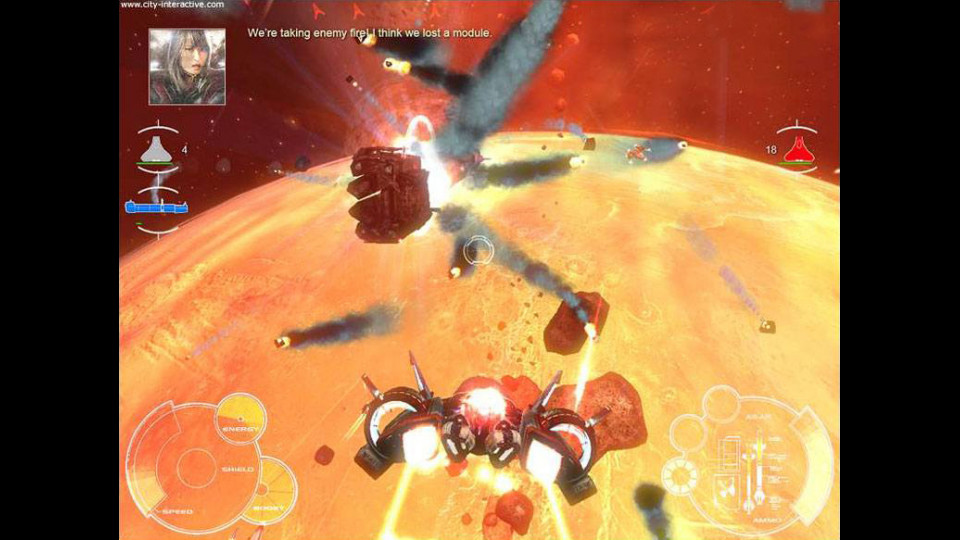
Task: Click the pilot portrait in the comms panel
Action: 187,67
